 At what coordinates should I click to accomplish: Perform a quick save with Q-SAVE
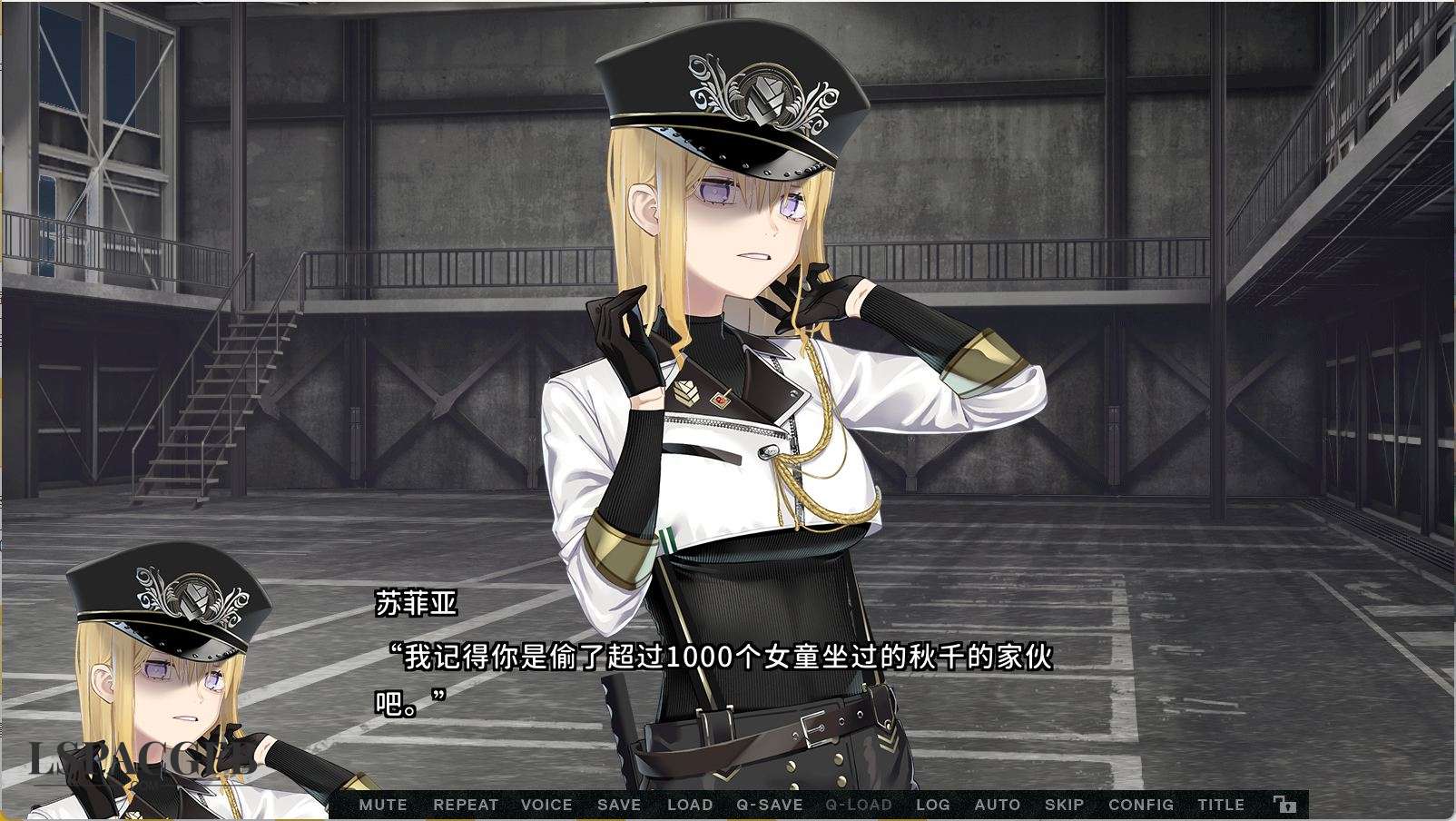coord(772,805)
